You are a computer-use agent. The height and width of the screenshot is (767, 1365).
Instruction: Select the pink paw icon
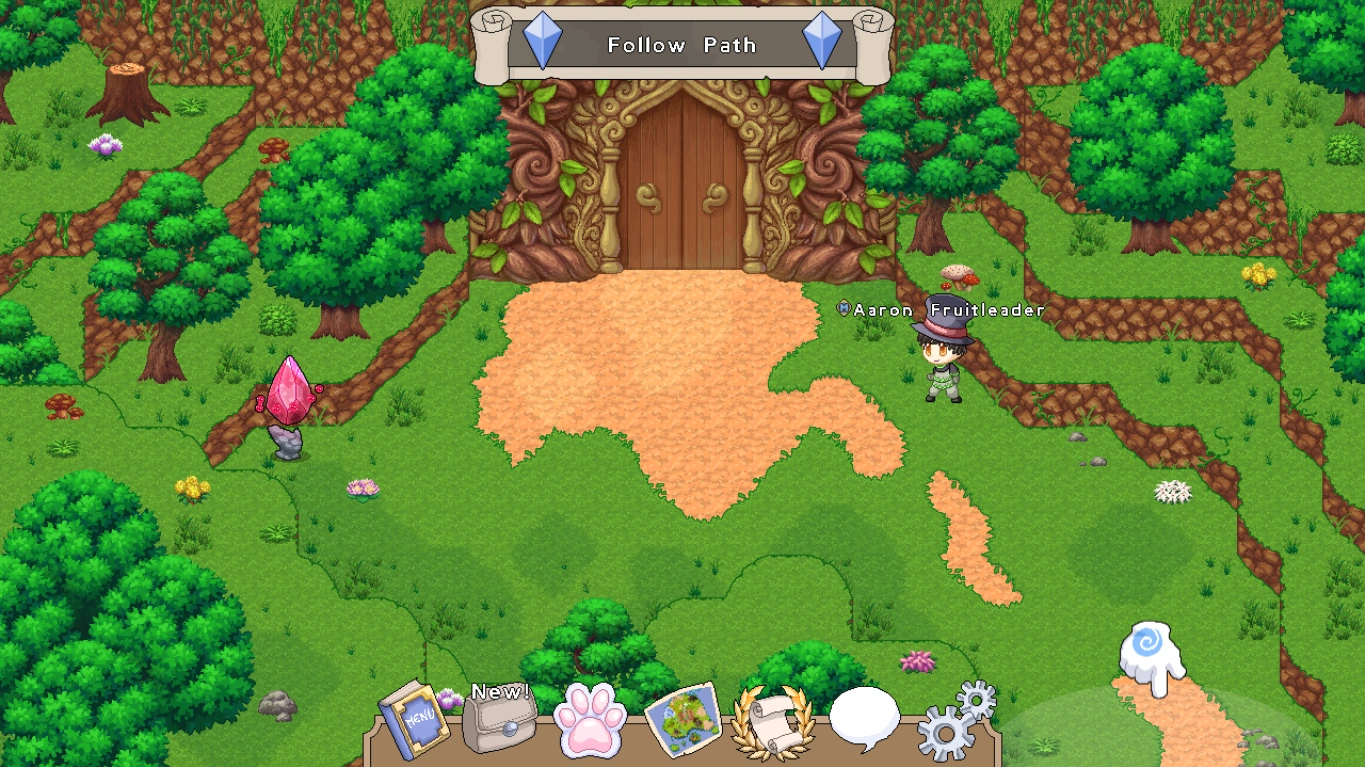pyautogui.click(x=589, y=717)
